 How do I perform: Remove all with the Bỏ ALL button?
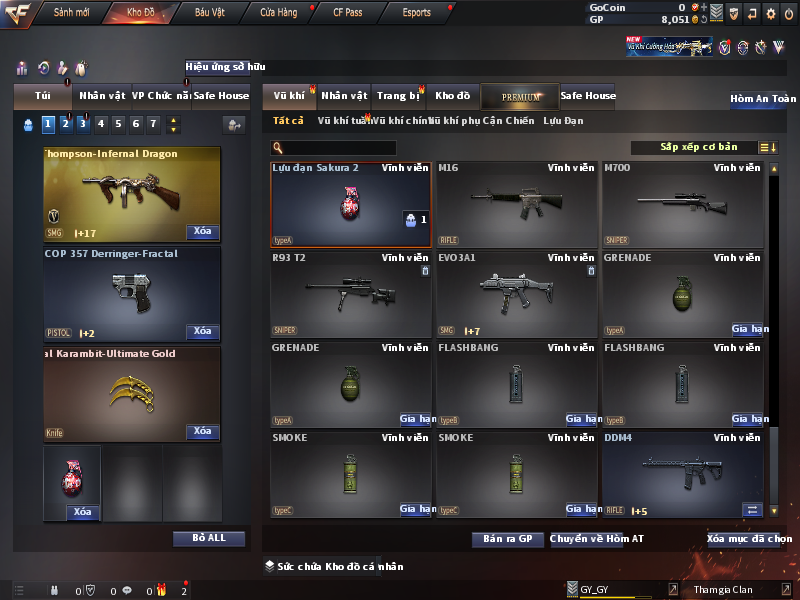pos(208,538)
